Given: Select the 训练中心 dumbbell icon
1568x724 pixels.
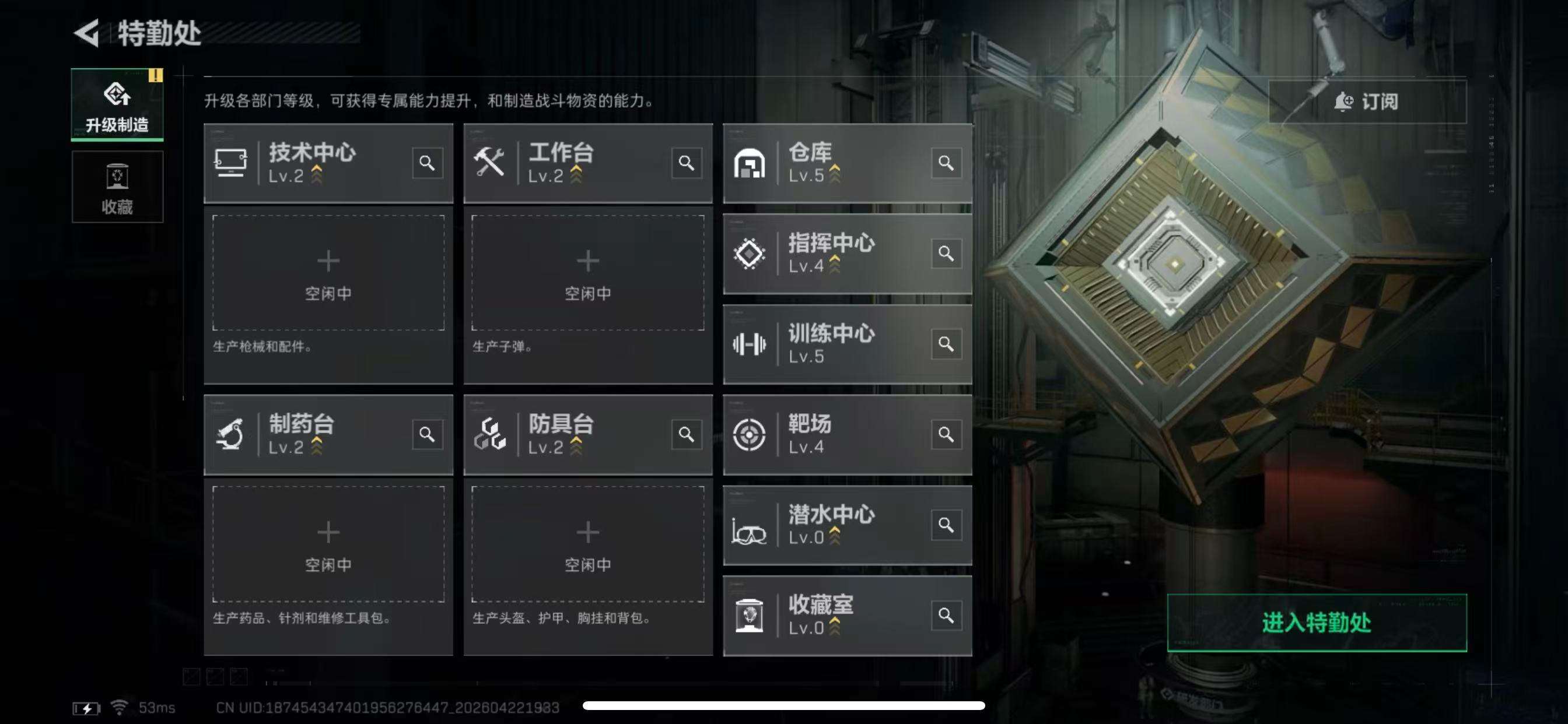Looking at the screenshot, I should pos(751,344).
